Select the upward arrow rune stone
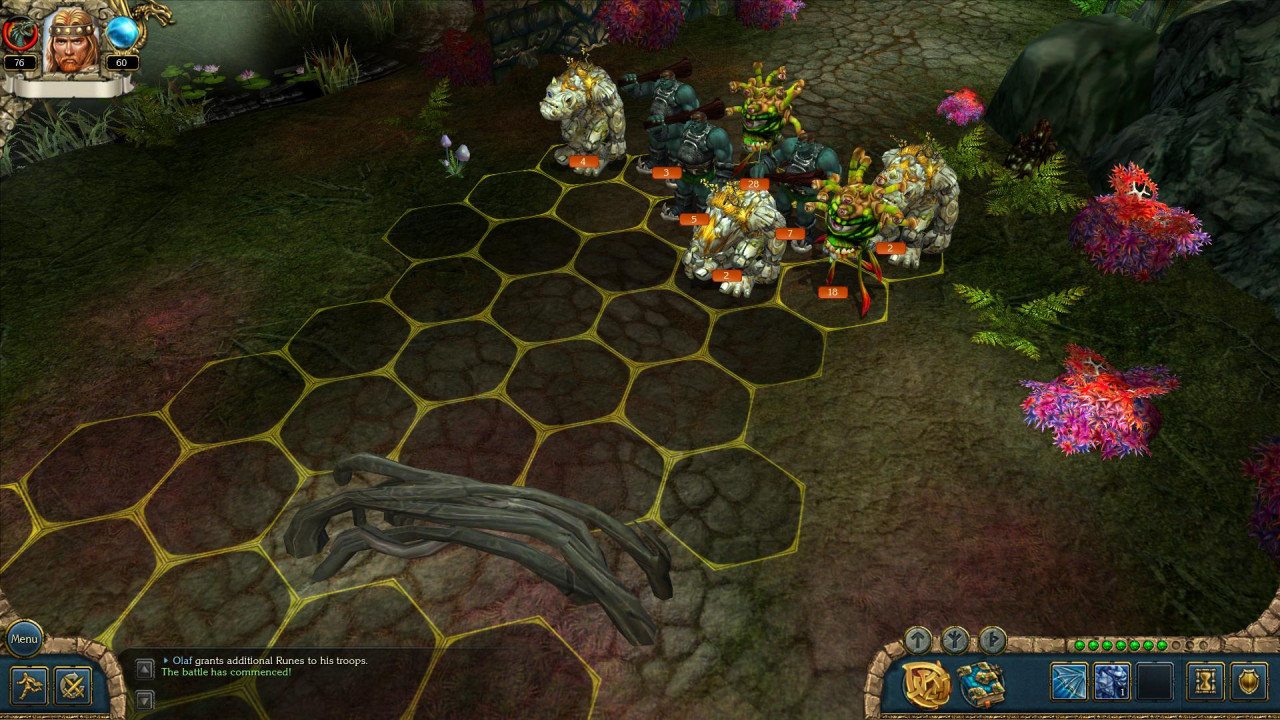This screenshot has width=1280, height=720. (x=918, y=639)
